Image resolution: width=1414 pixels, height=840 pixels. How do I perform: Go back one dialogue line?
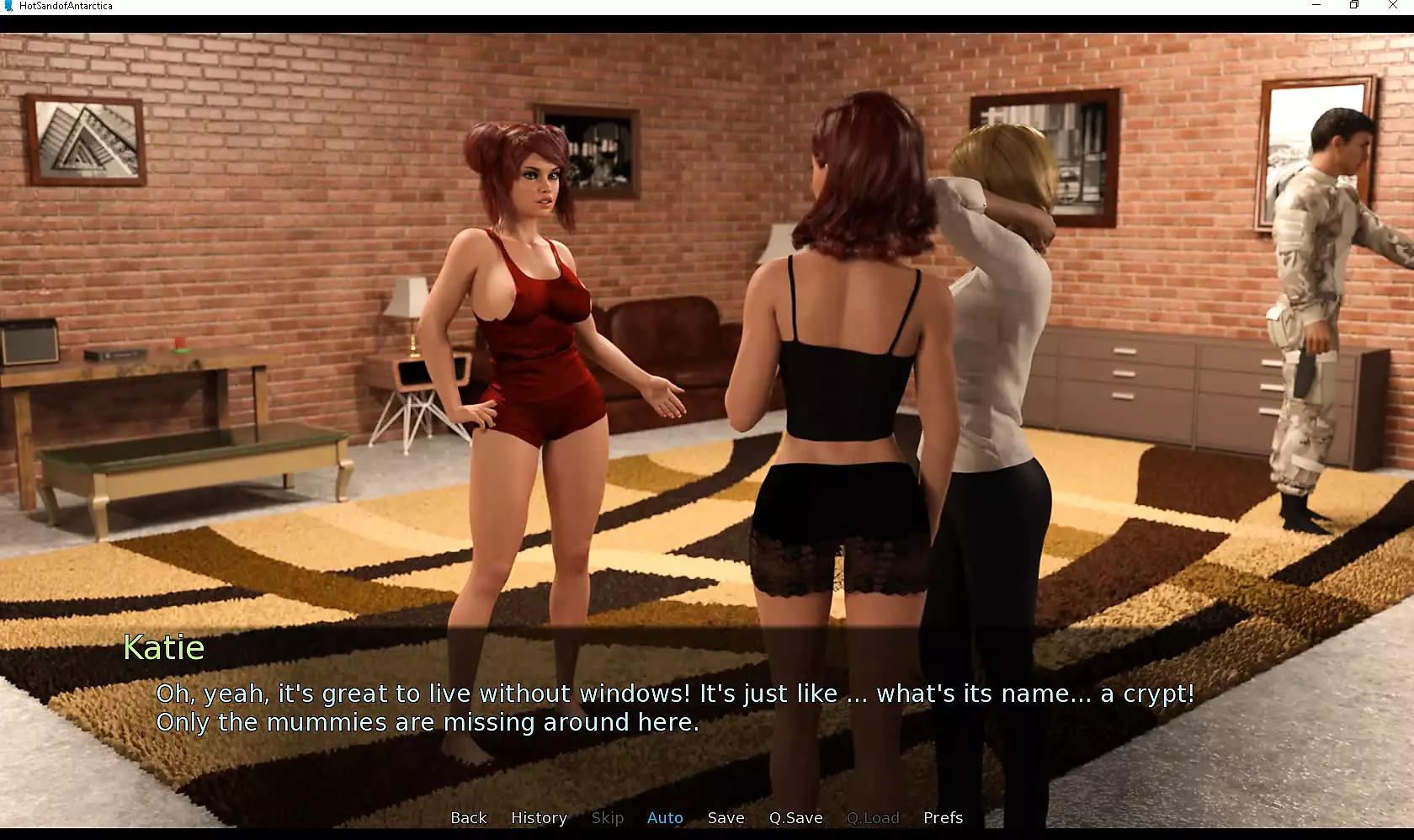468,817
